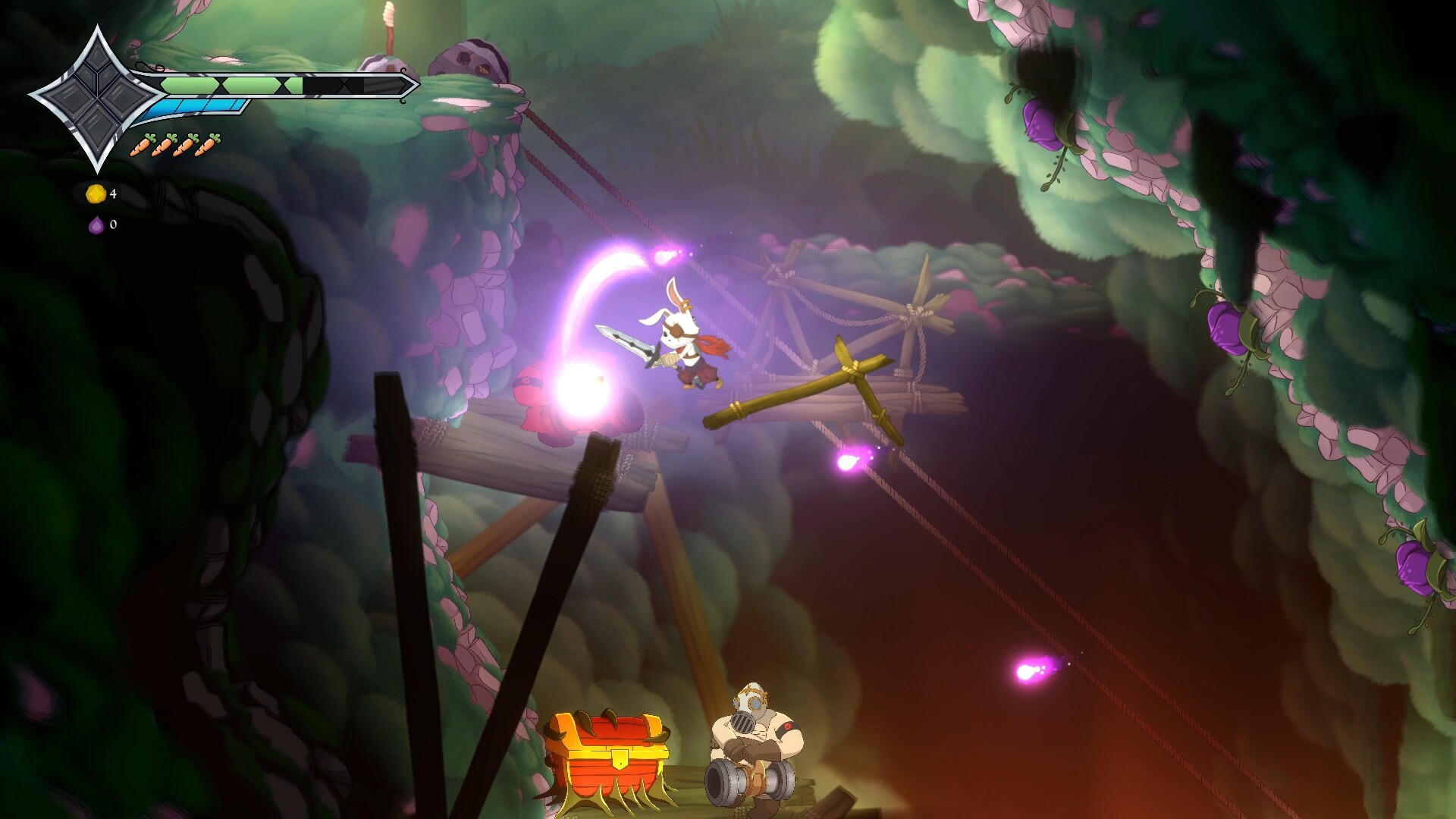Click the droplet counter showing 0

(112, 225)
